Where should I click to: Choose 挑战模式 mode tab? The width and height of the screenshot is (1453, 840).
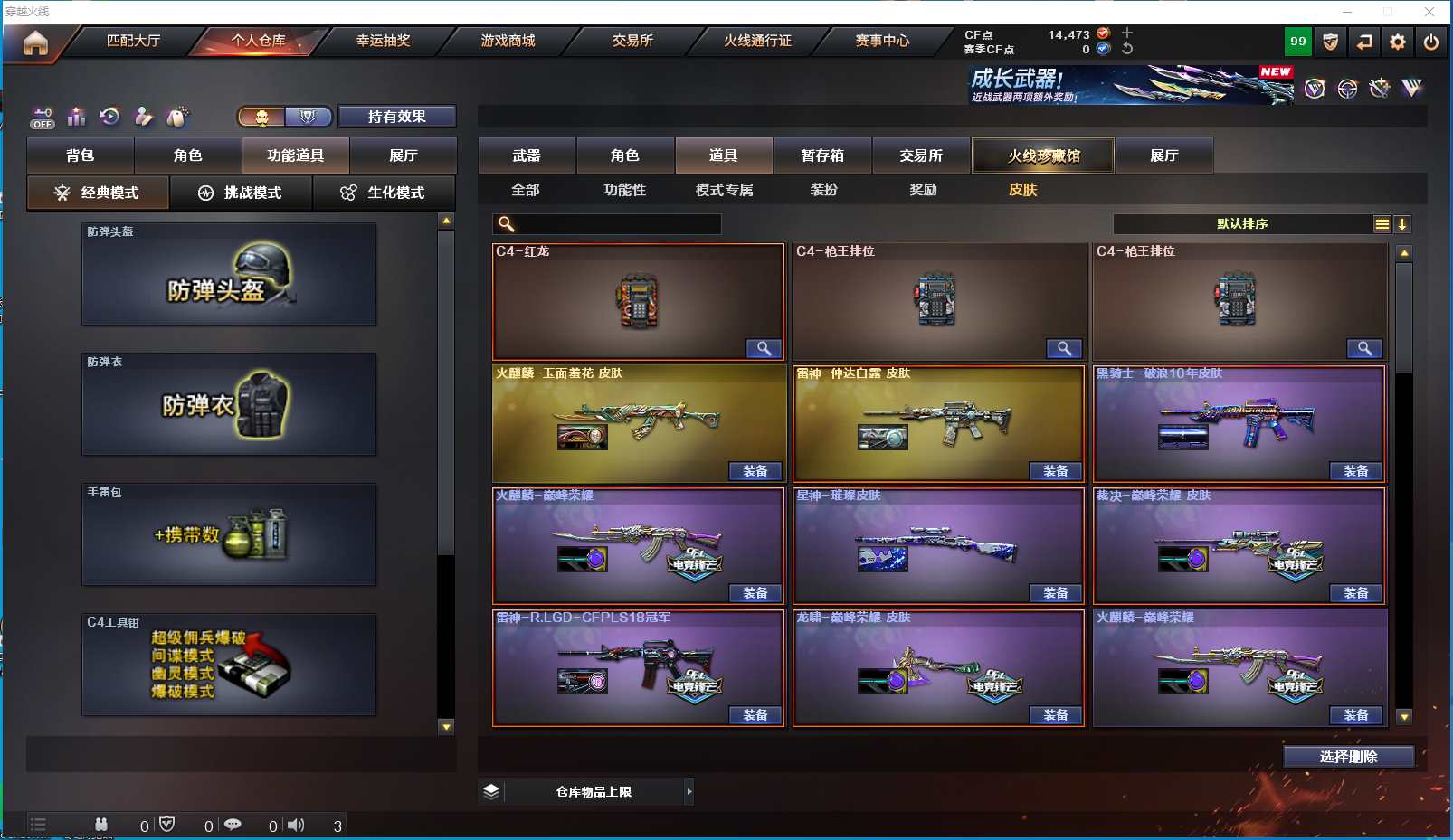point(241,193)
